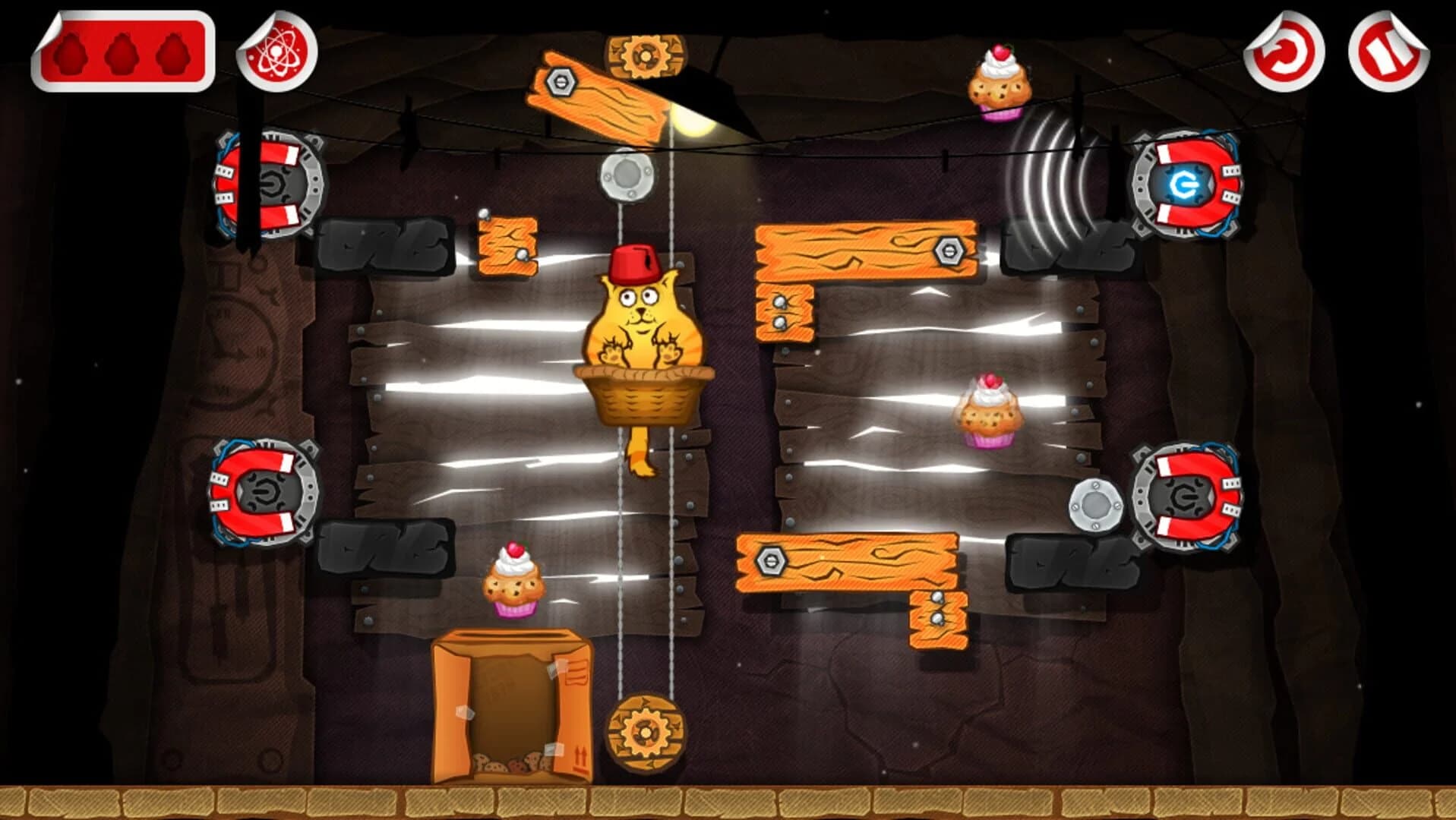This screenshot has width=1456, height=820.
Task: Click the small white pulley disc above the cat
Action: [x=626, y=174]
